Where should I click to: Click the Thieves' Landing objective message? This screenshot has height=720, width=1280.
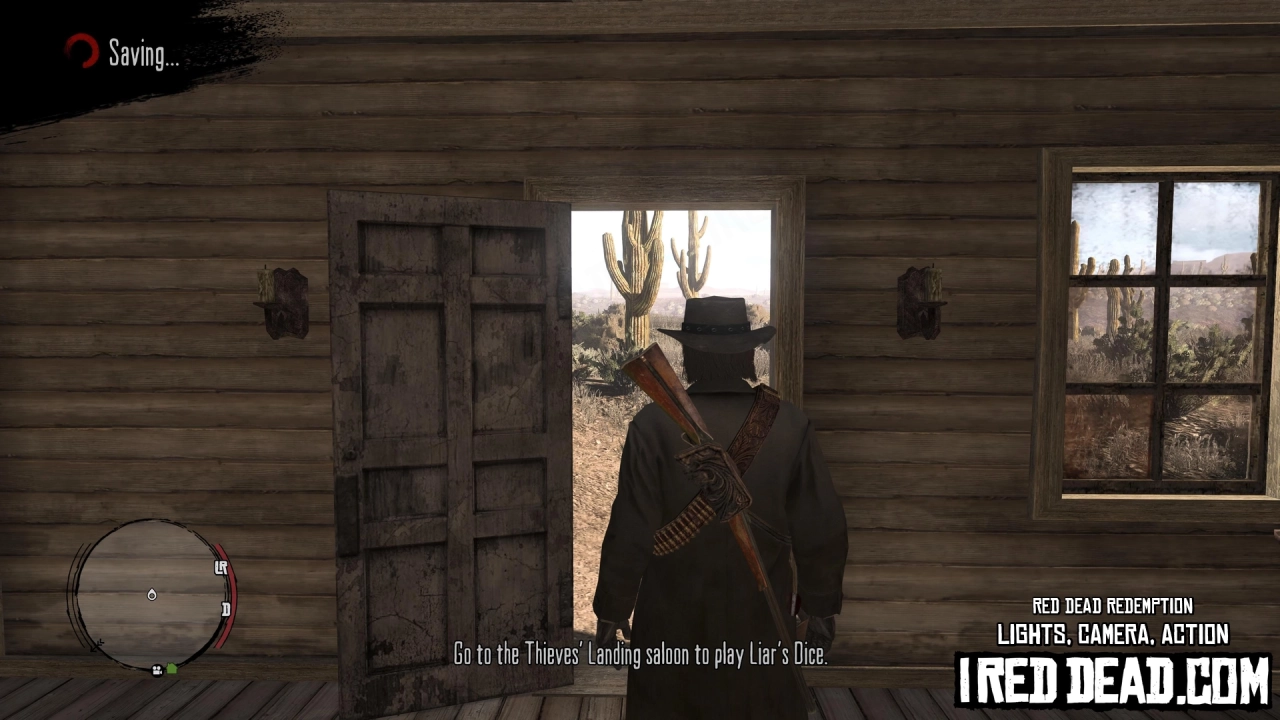tap(640, 654)
